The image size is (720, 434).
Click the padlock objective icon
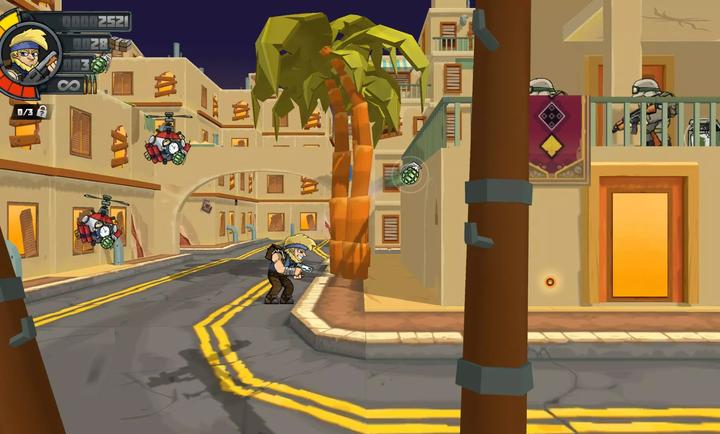point(42,111)
